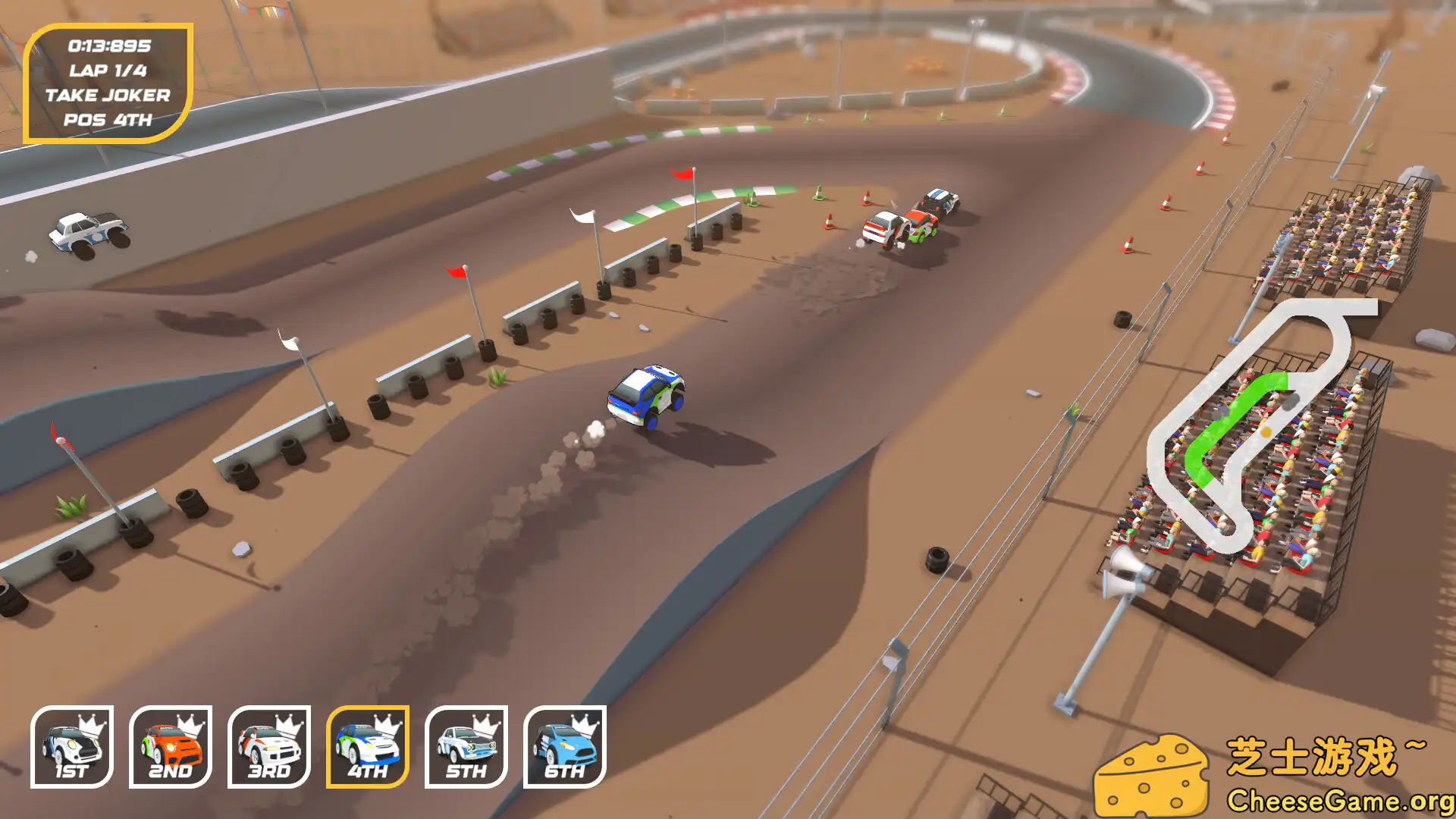Viewport: 1456px width, 819px height.
Task: Click the POS 4TH indicator
Action: coord(108,119)
